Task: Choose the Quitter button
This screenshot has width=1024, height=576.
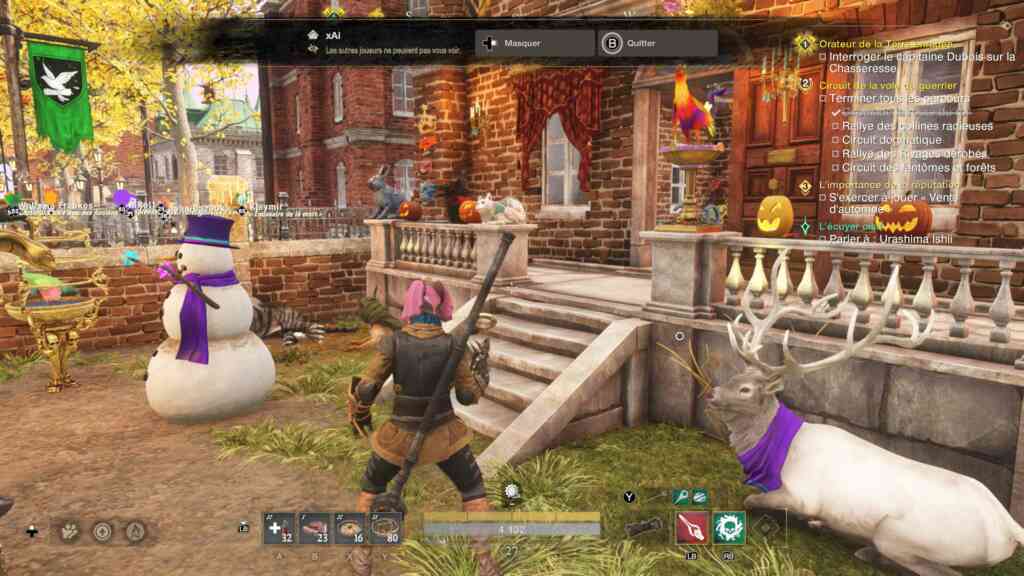Action: point(657,44)
